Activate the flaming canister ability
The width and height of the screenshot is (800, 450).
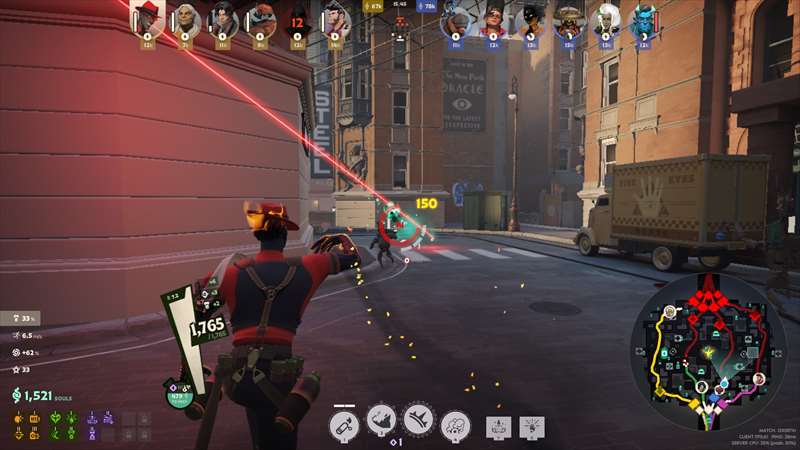tap(344, 423)
